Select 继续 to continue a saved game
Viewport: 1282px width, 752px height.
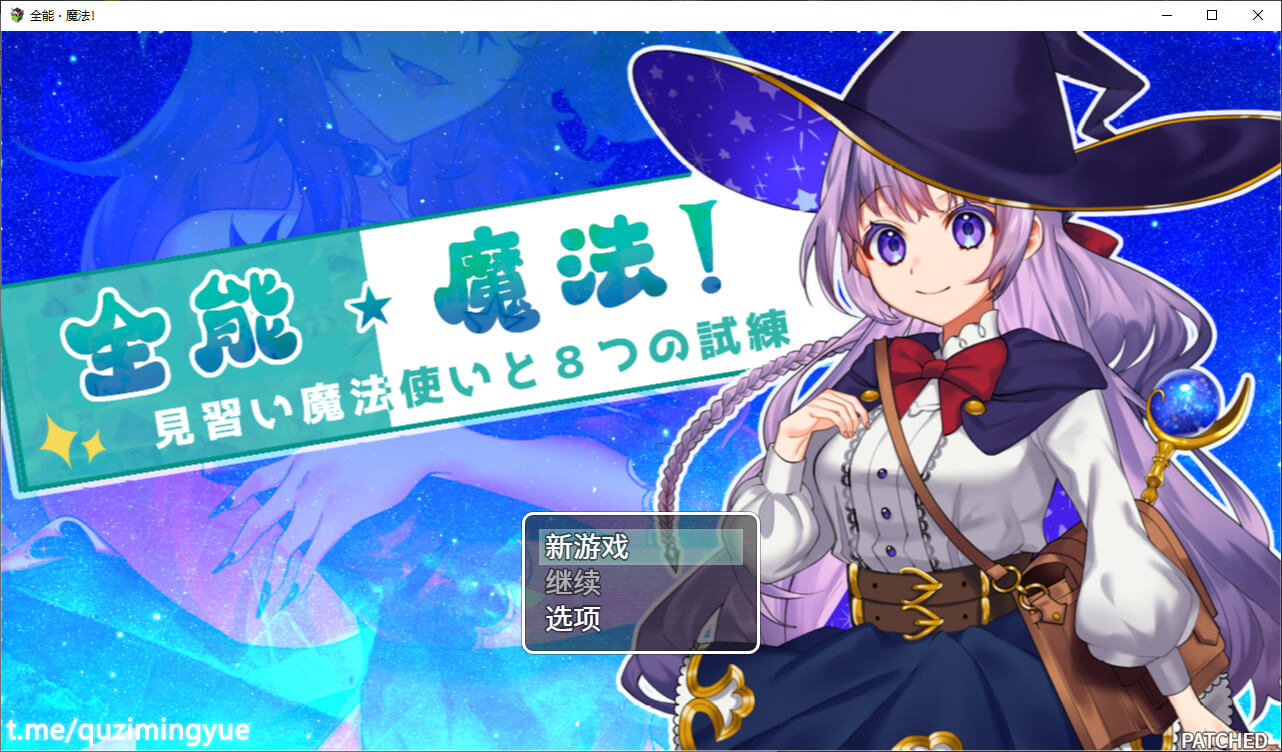[640, 583]
